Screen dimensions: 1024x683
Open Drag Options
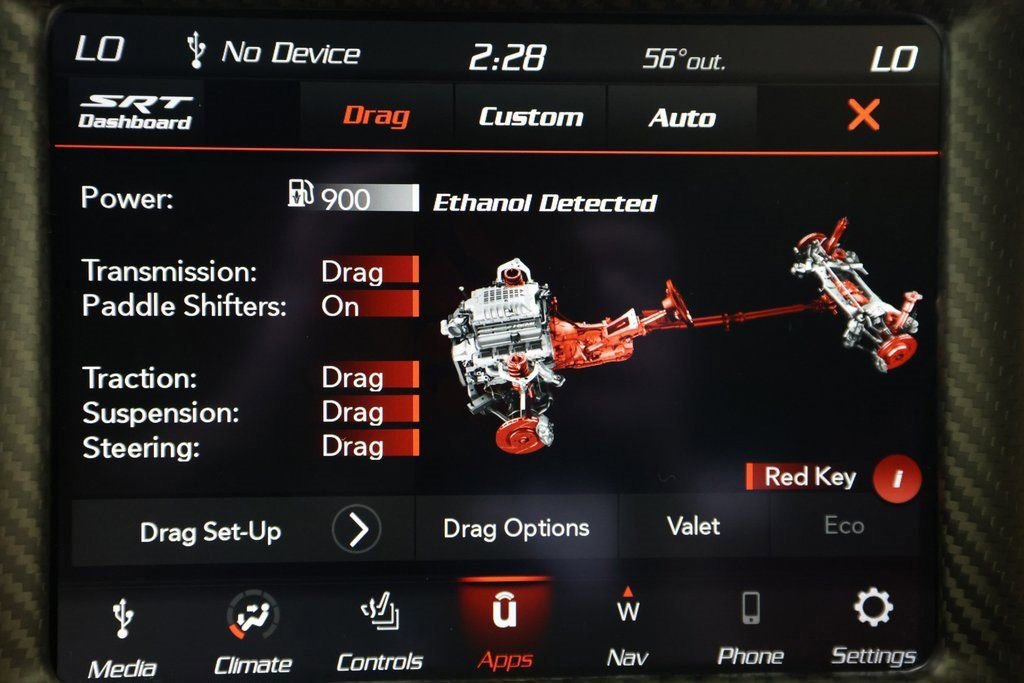[516, 528]
